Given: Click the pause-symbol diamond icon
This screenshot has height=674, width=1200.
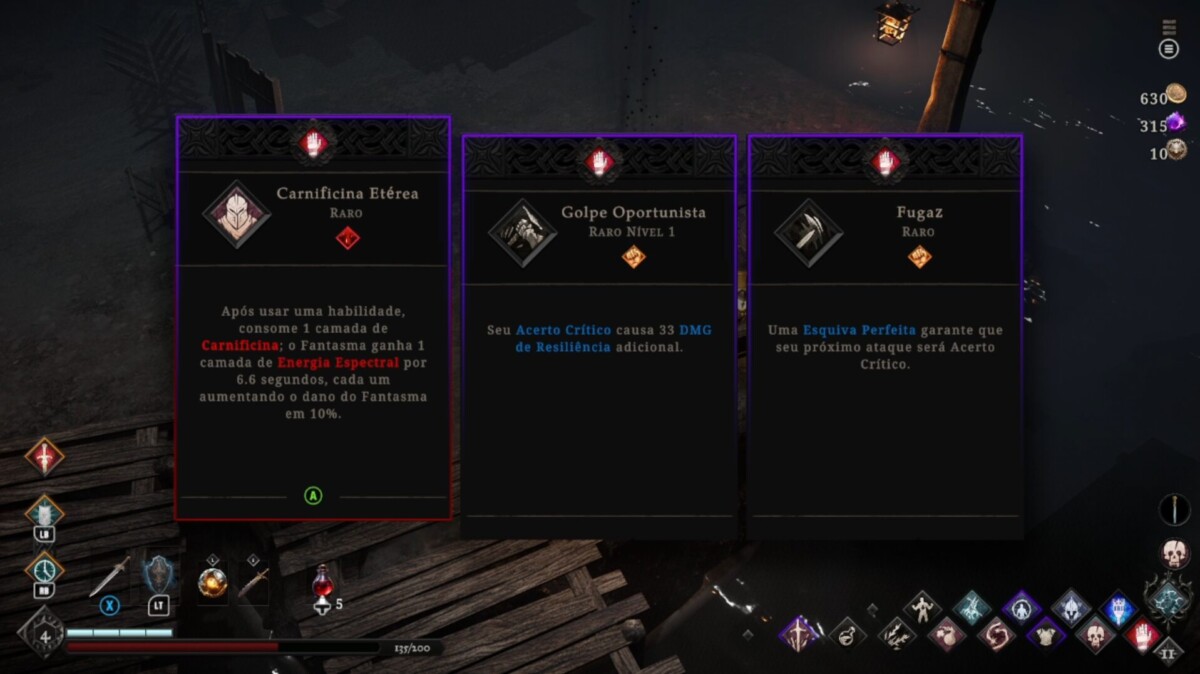Looking at the screenshot, I should 1167,653.
